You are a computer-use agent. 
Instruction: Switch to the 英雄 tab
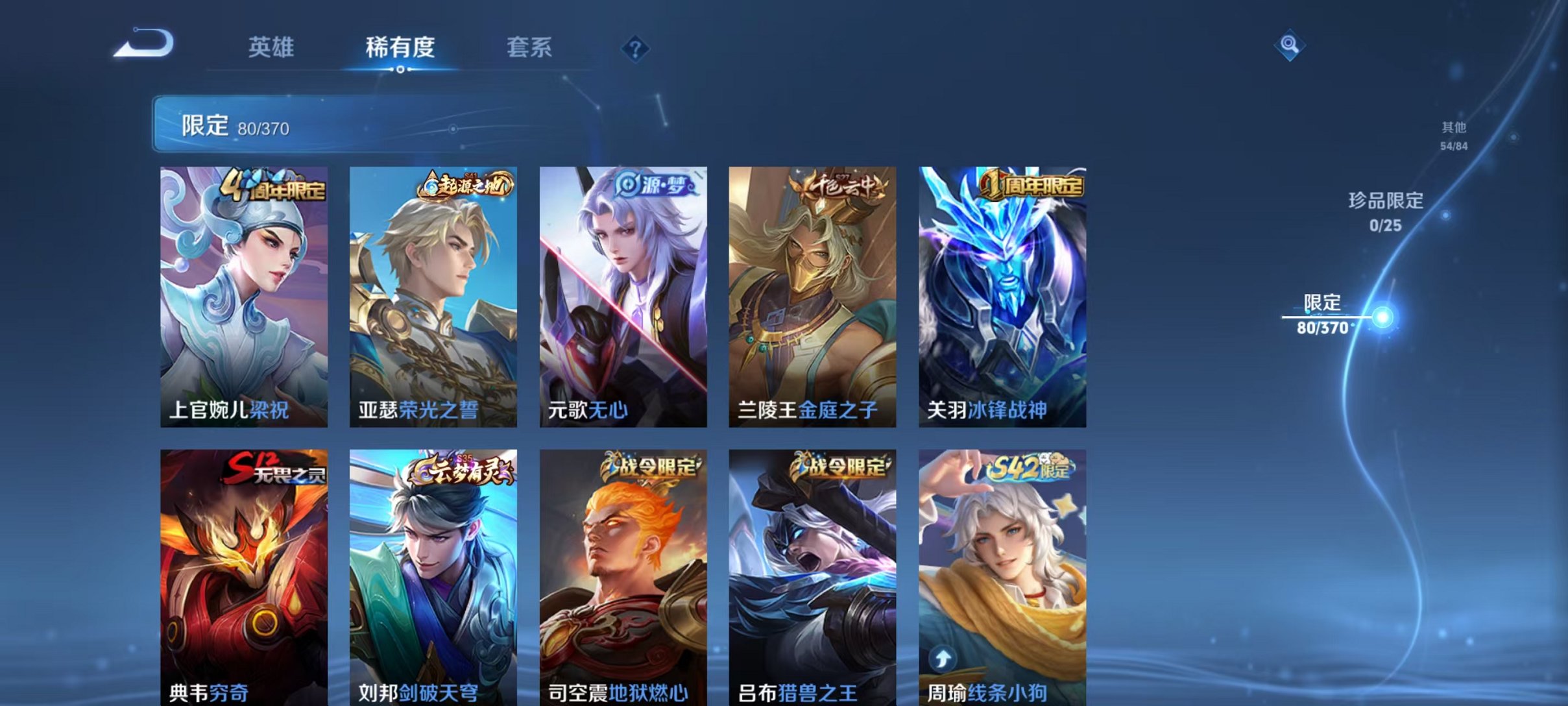pos(272,47)
